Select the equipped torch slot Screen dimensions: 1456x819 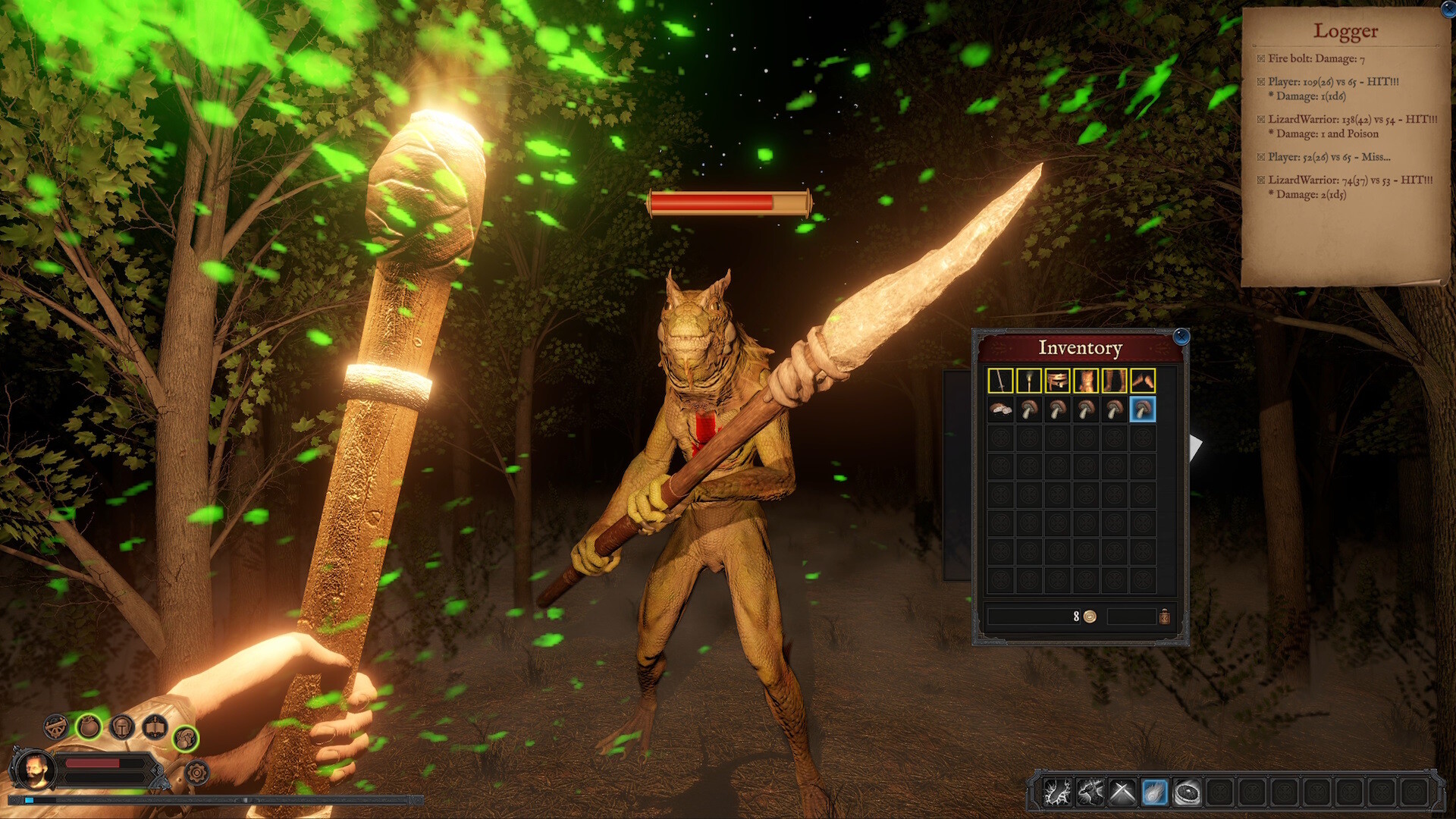(1028, 381)
